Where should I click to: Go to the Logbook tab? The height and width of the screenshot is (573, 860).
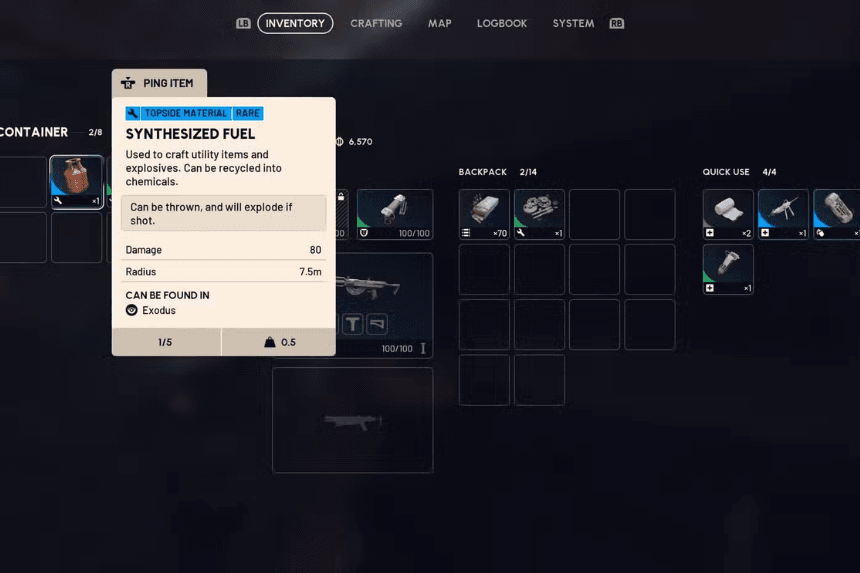coord(502,23)
